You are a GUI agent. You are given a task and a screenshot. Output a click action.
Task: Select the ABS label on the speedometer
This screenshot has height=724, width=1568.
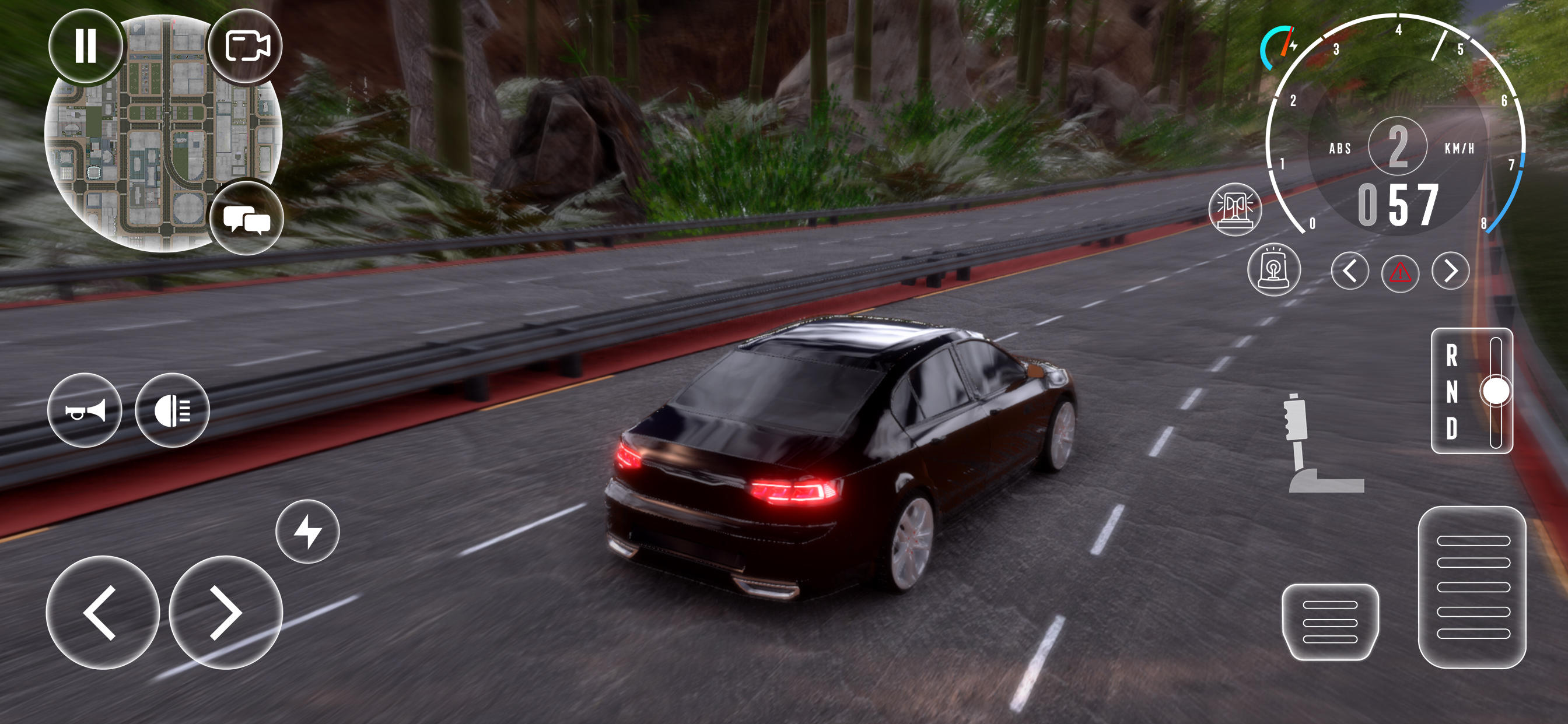(x=1339, y=149)
